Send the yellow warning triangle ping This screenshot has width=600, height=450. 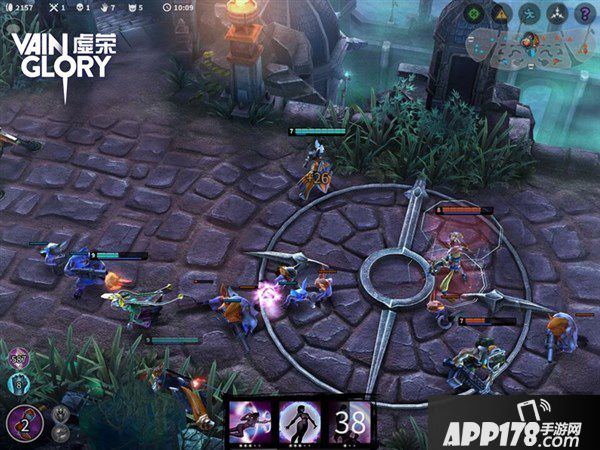click(503, 14)
